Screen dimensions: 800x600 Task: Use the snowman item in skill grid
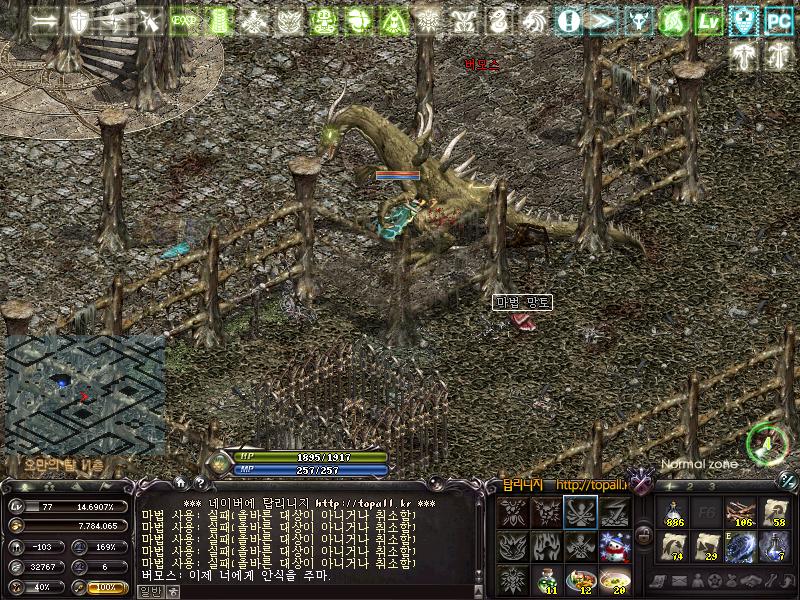(615, 546)
